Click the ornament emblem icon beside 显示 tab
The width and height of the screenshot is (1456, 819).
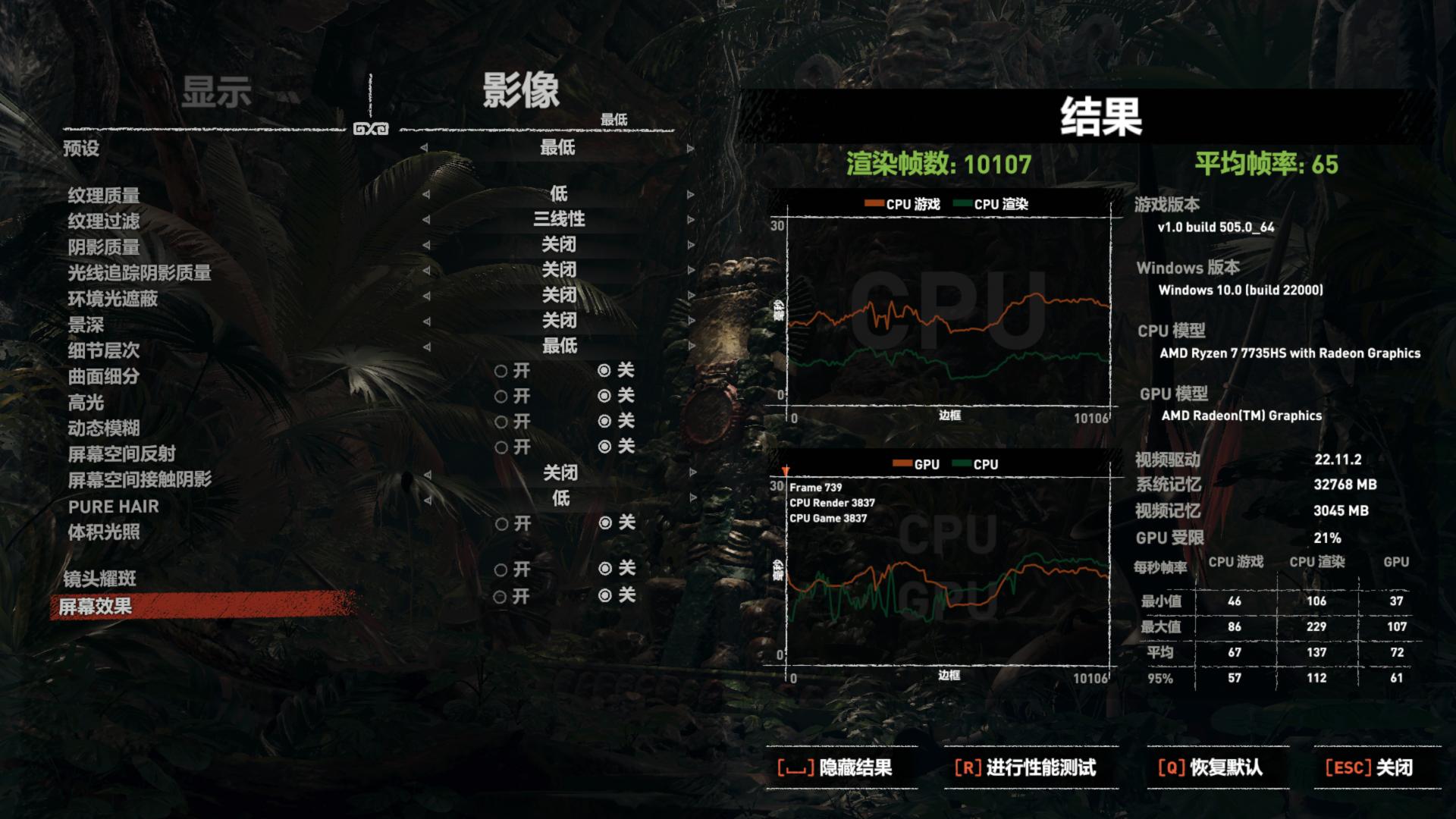tap(369, 127)
